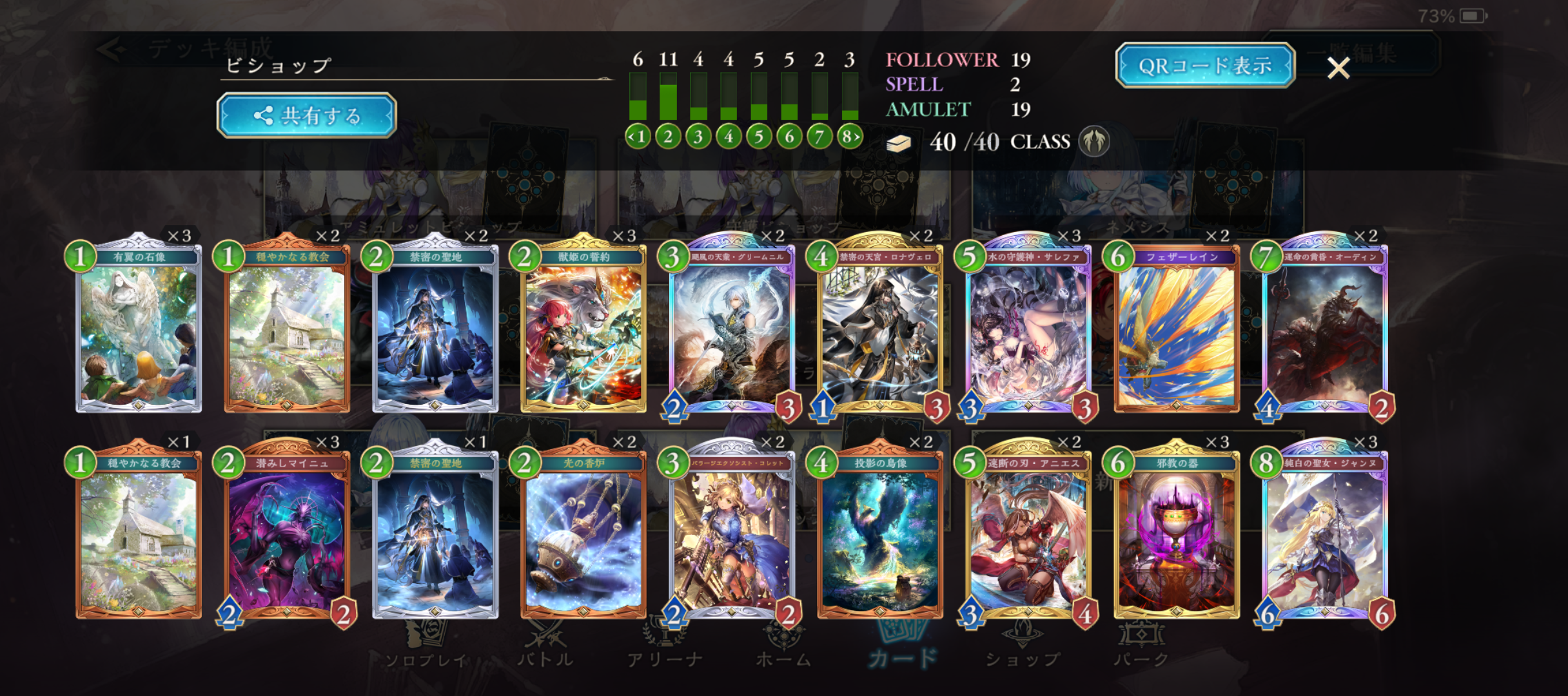Choose the 速断の刃・アニエス card
The image size is (1568, 696).
point(1028,535)
